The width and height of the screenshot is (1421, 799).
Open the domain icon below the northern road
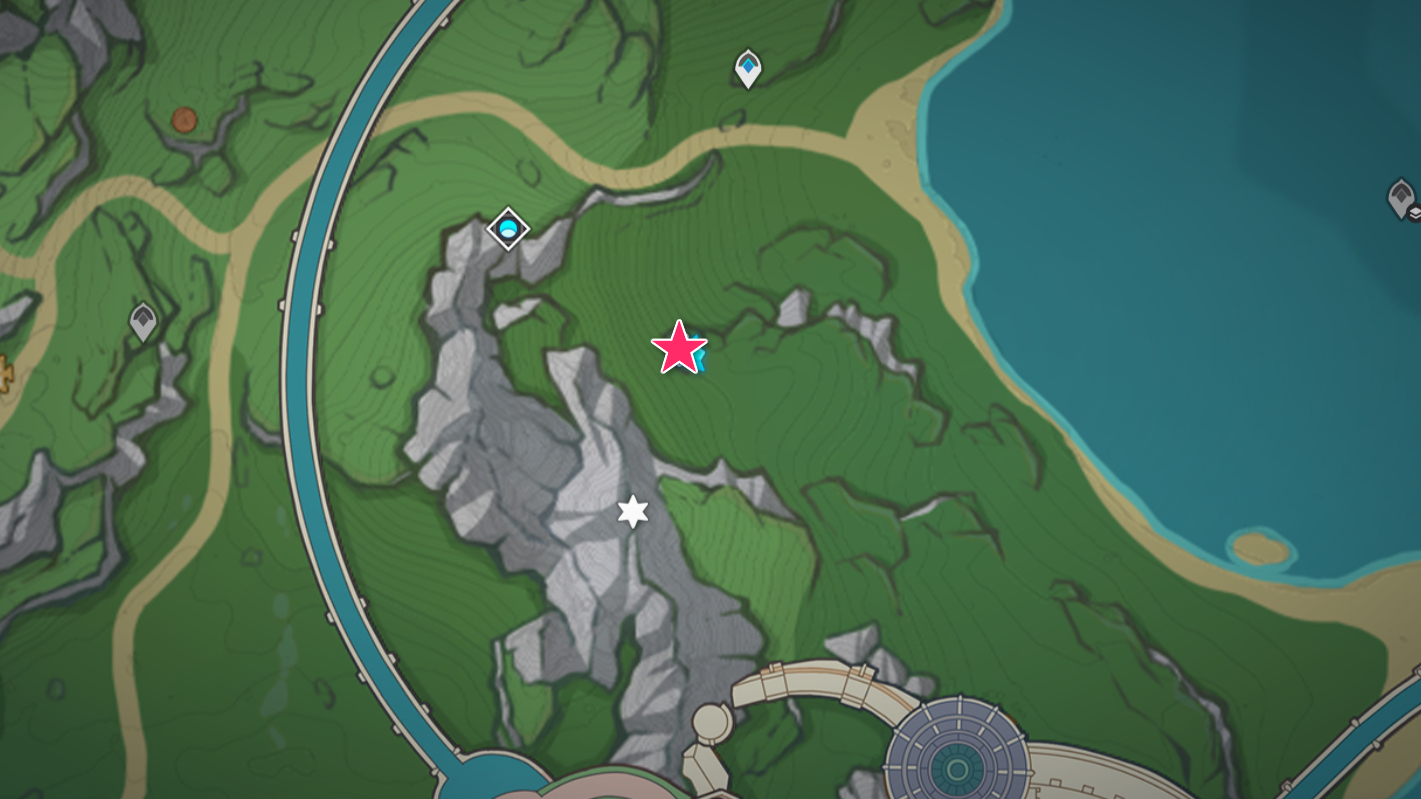pos(507,228)
